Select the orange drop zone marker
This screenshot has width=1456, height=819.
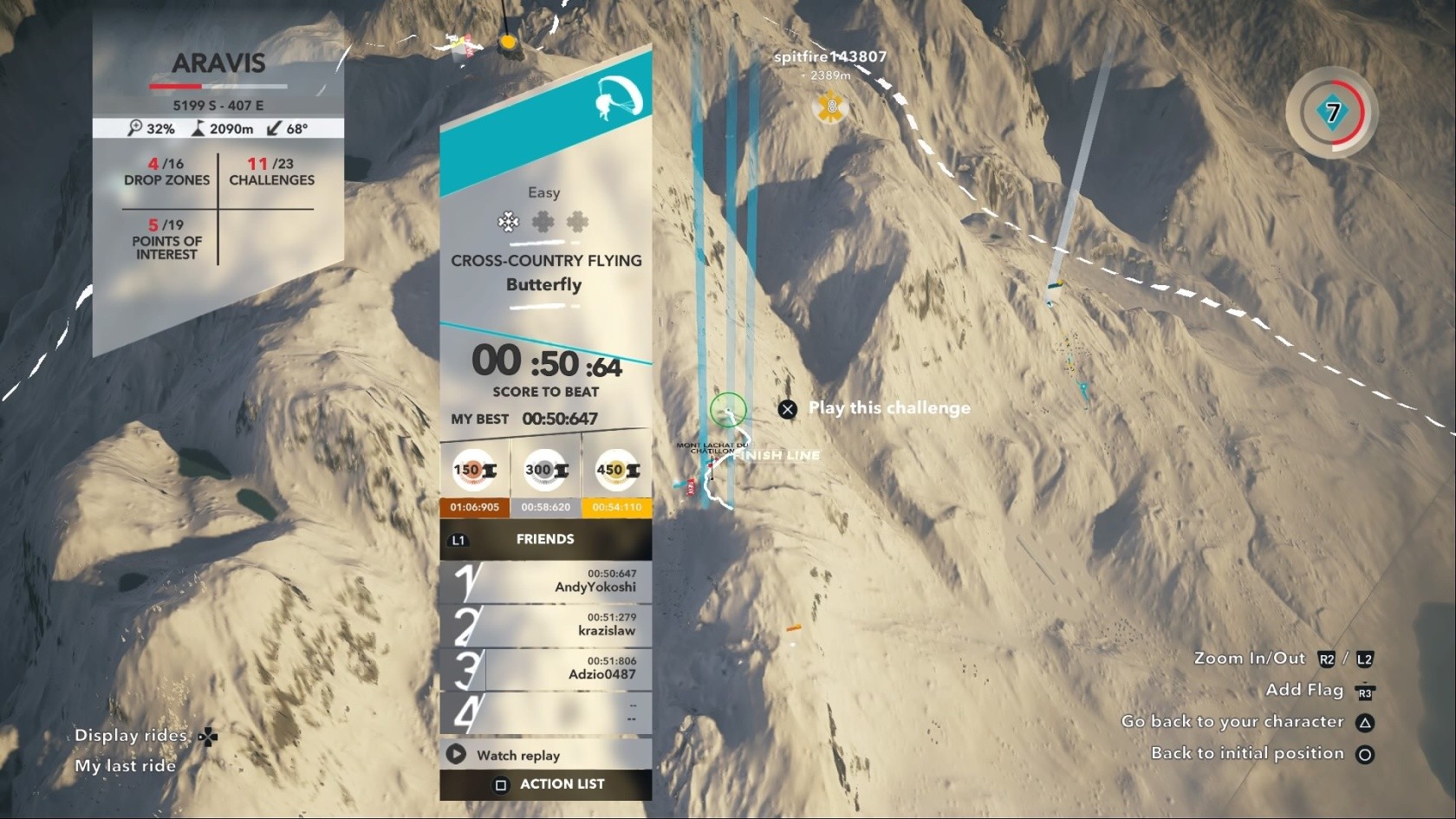point(509,42)
